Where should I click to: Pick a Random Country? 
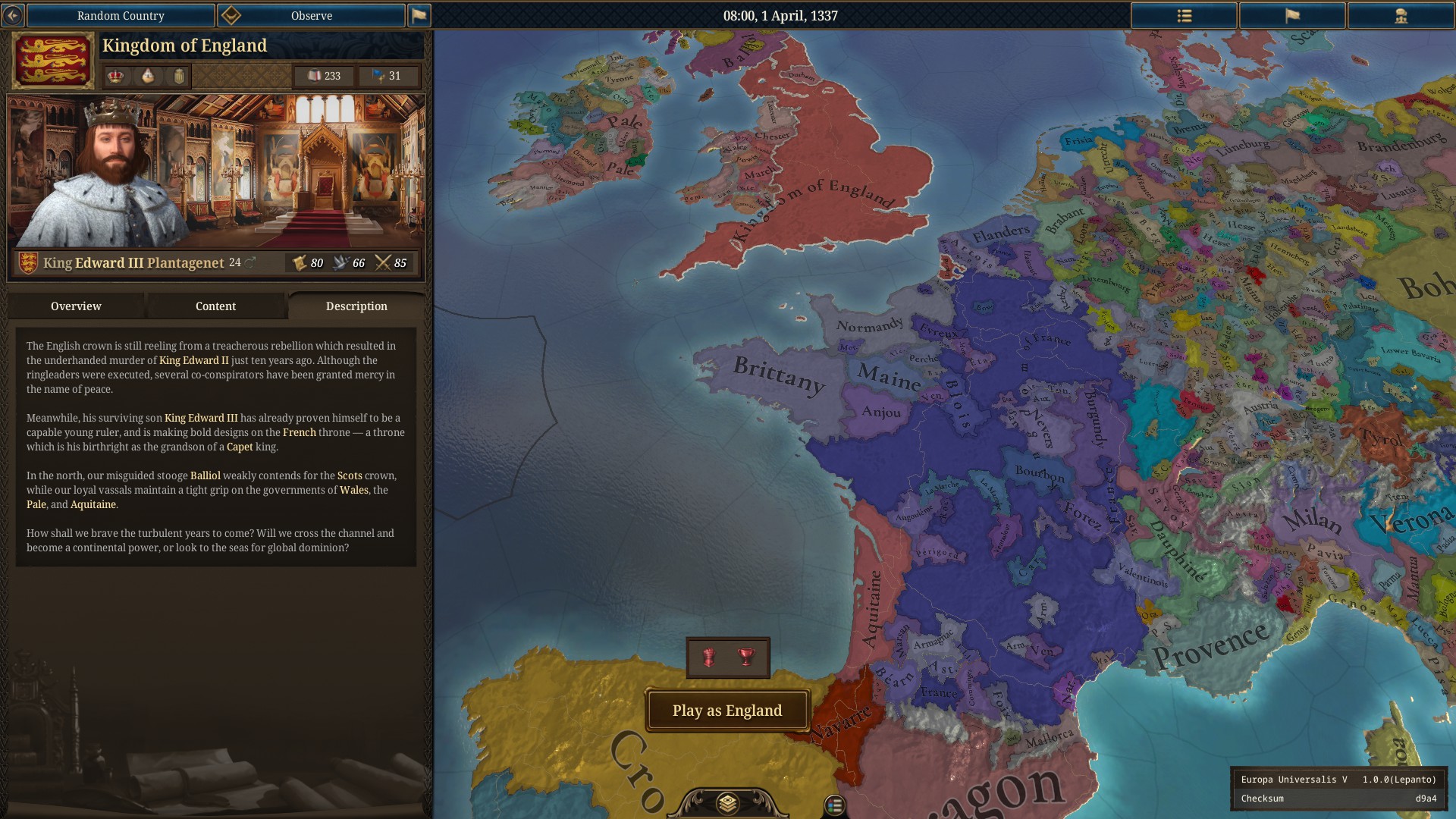[121, 15]
